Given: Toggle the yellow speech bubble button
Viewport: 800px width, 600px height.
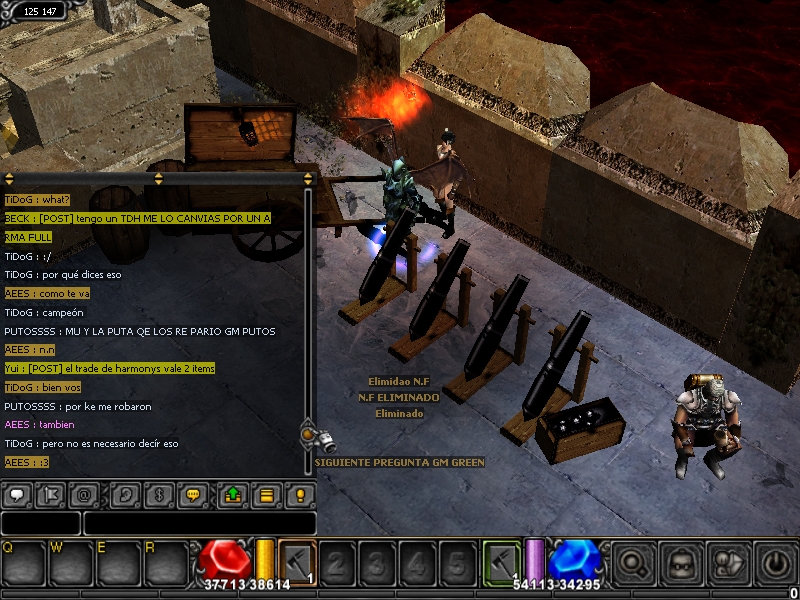Looking at the screenshot, I should [194, 494].
